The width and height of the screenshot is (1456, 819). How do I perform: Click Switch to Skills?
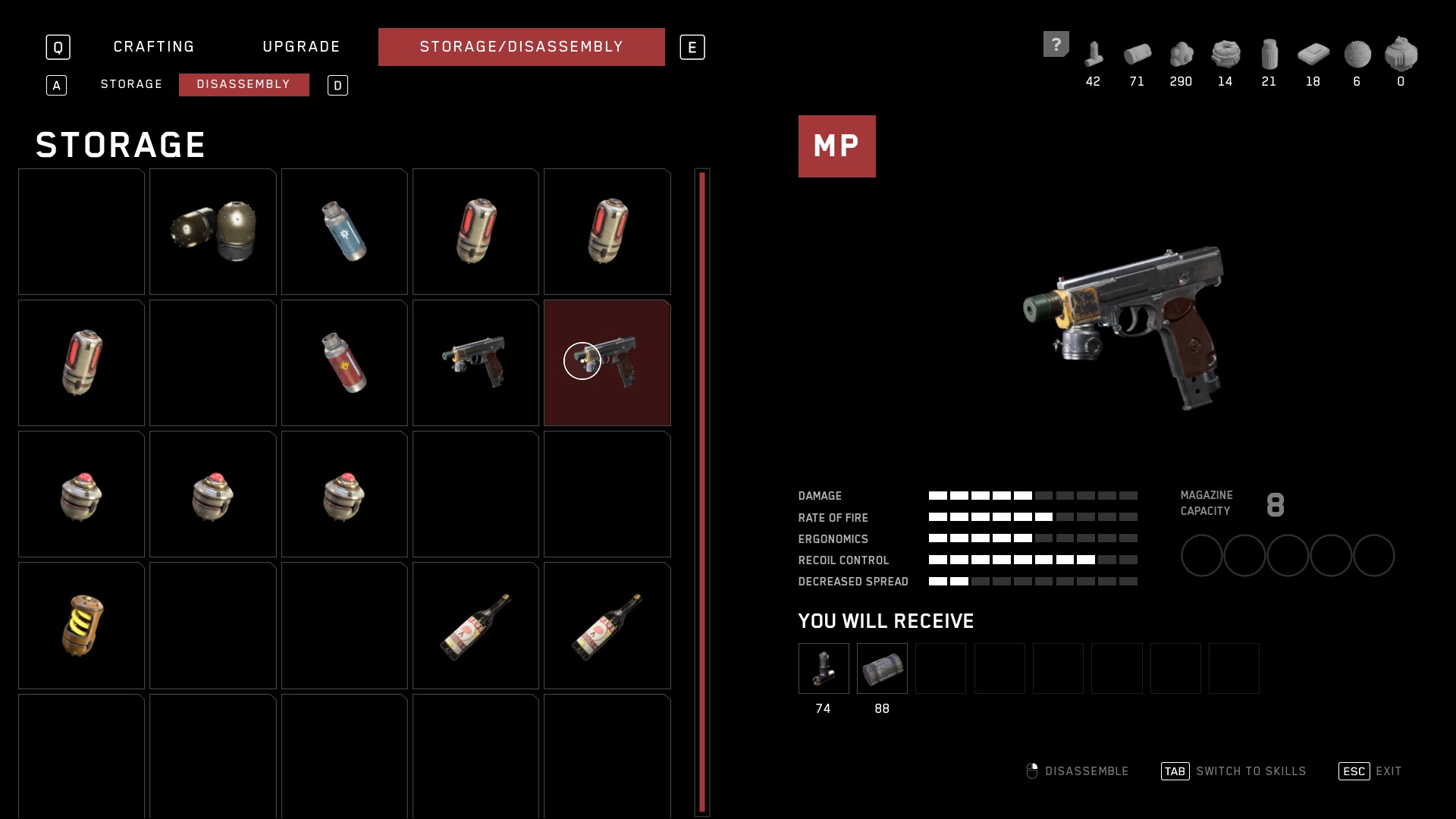(x=1234, y=771)
